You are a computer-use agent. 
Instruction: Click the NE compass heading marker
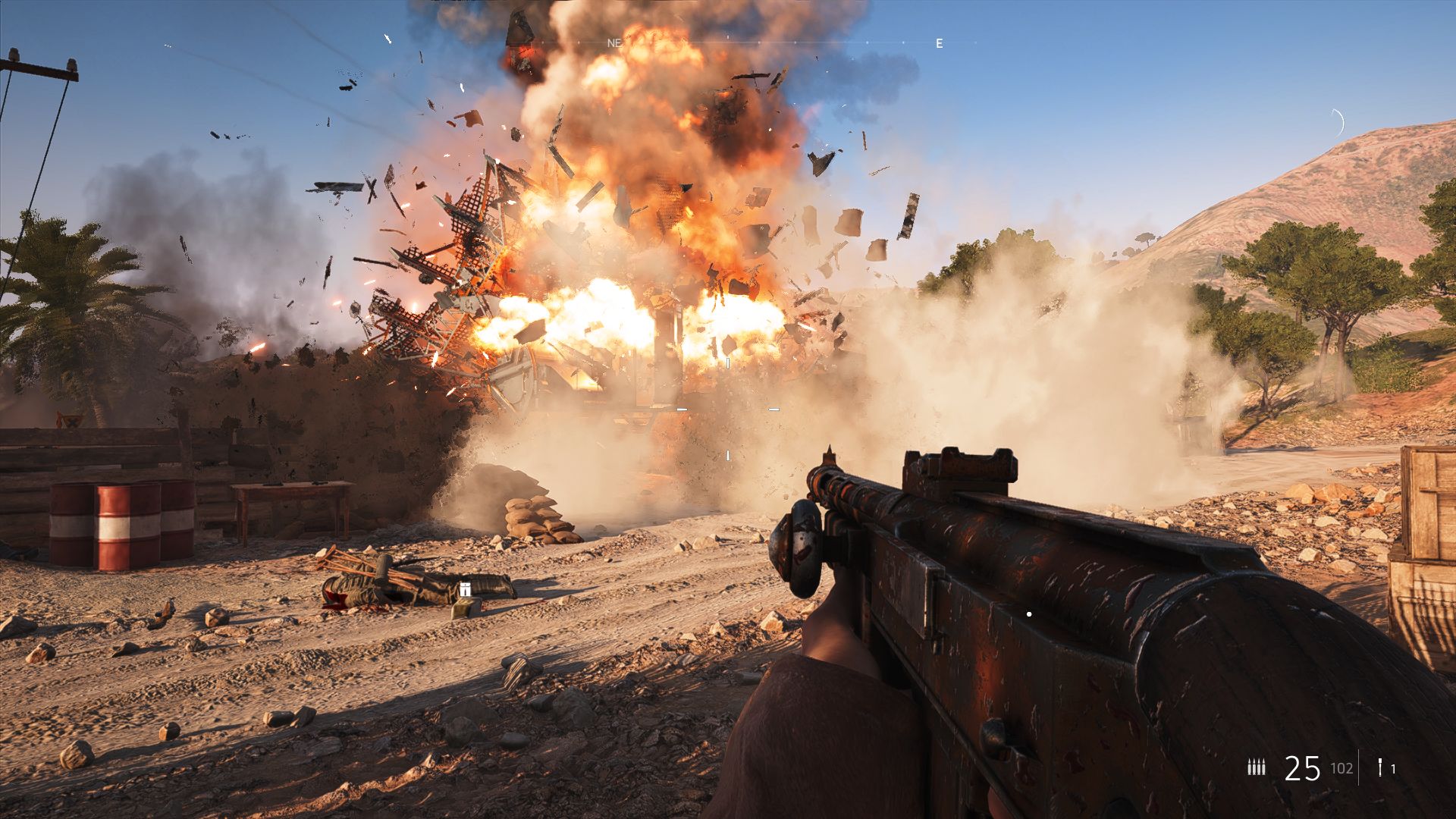tap(614, 42)
